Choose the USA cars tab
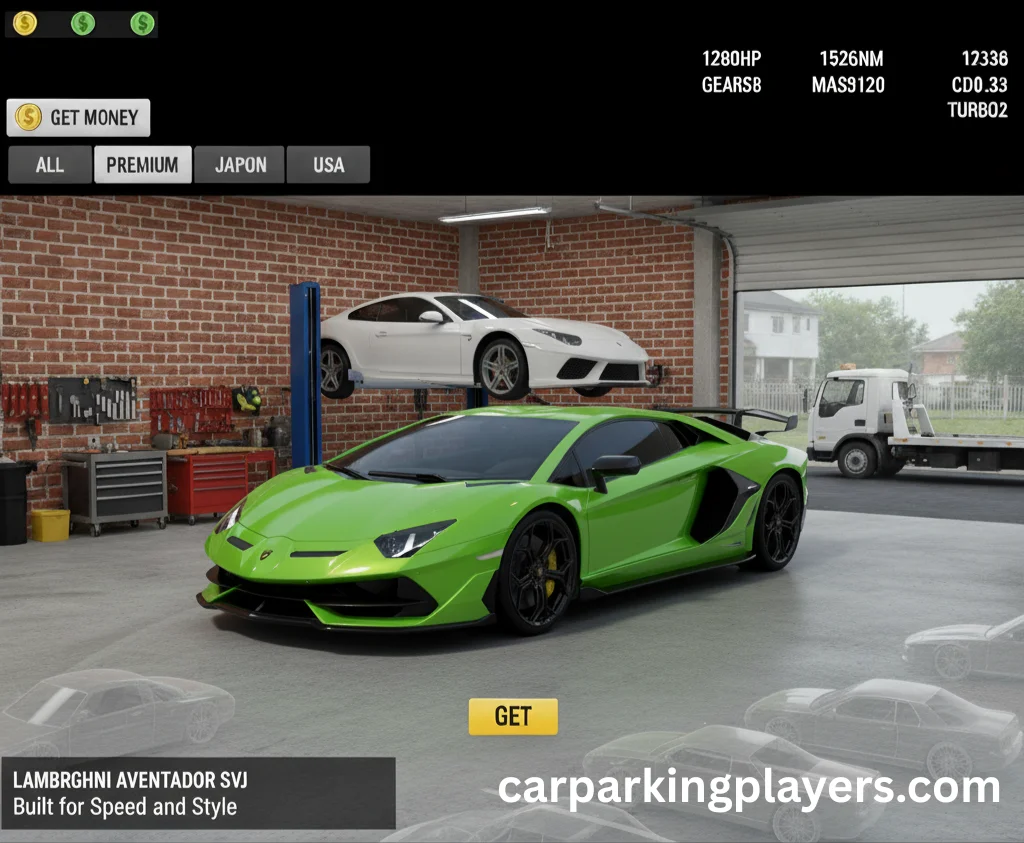This screenshot has width=1024, height=843. click(x=328, y=165)
